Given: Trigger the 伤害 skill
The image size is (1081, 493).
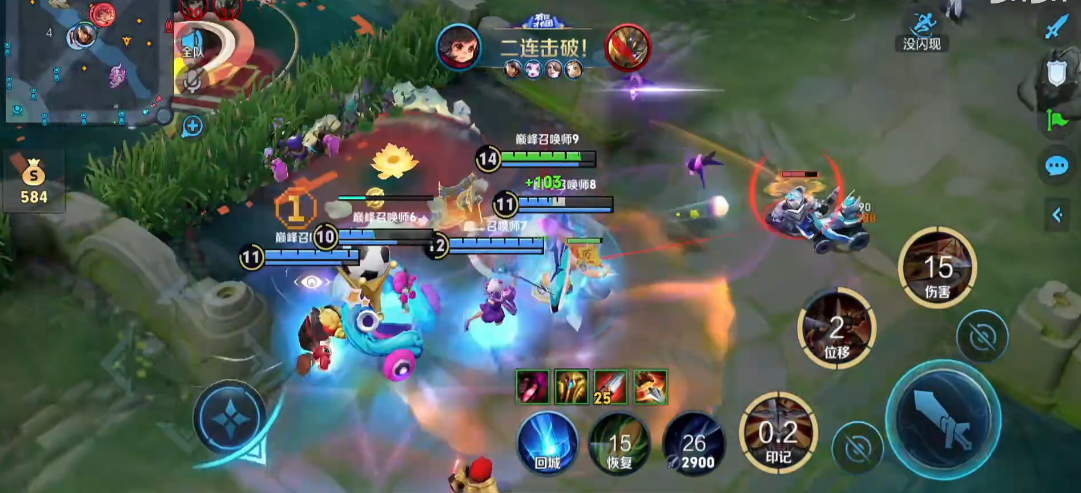Looking at the screenshot, I should [x=937, y=268].
